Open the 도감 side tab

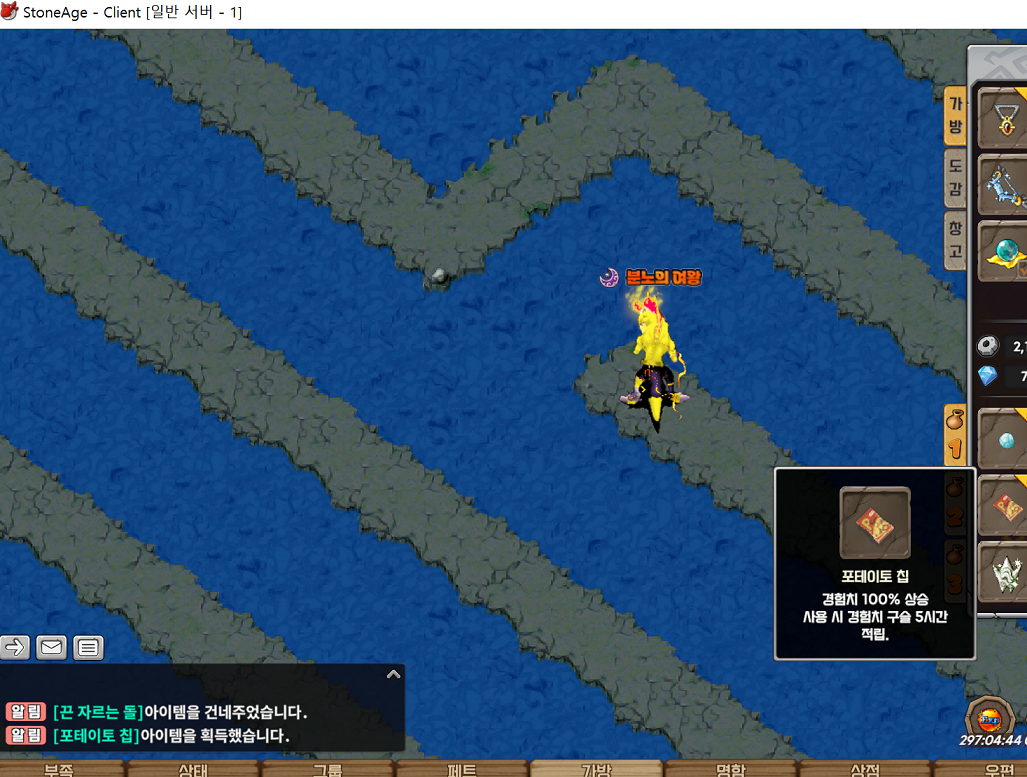click(x=955, y=178)
